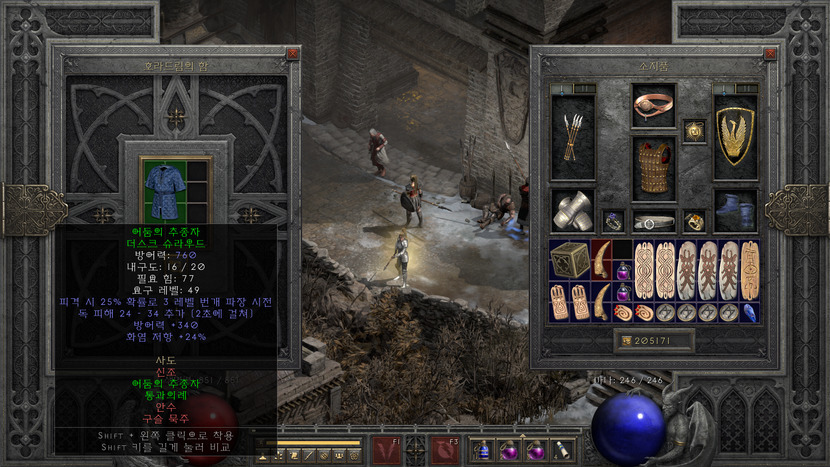
Task: Close the inventory panel
Action: (x=769, y=54)
